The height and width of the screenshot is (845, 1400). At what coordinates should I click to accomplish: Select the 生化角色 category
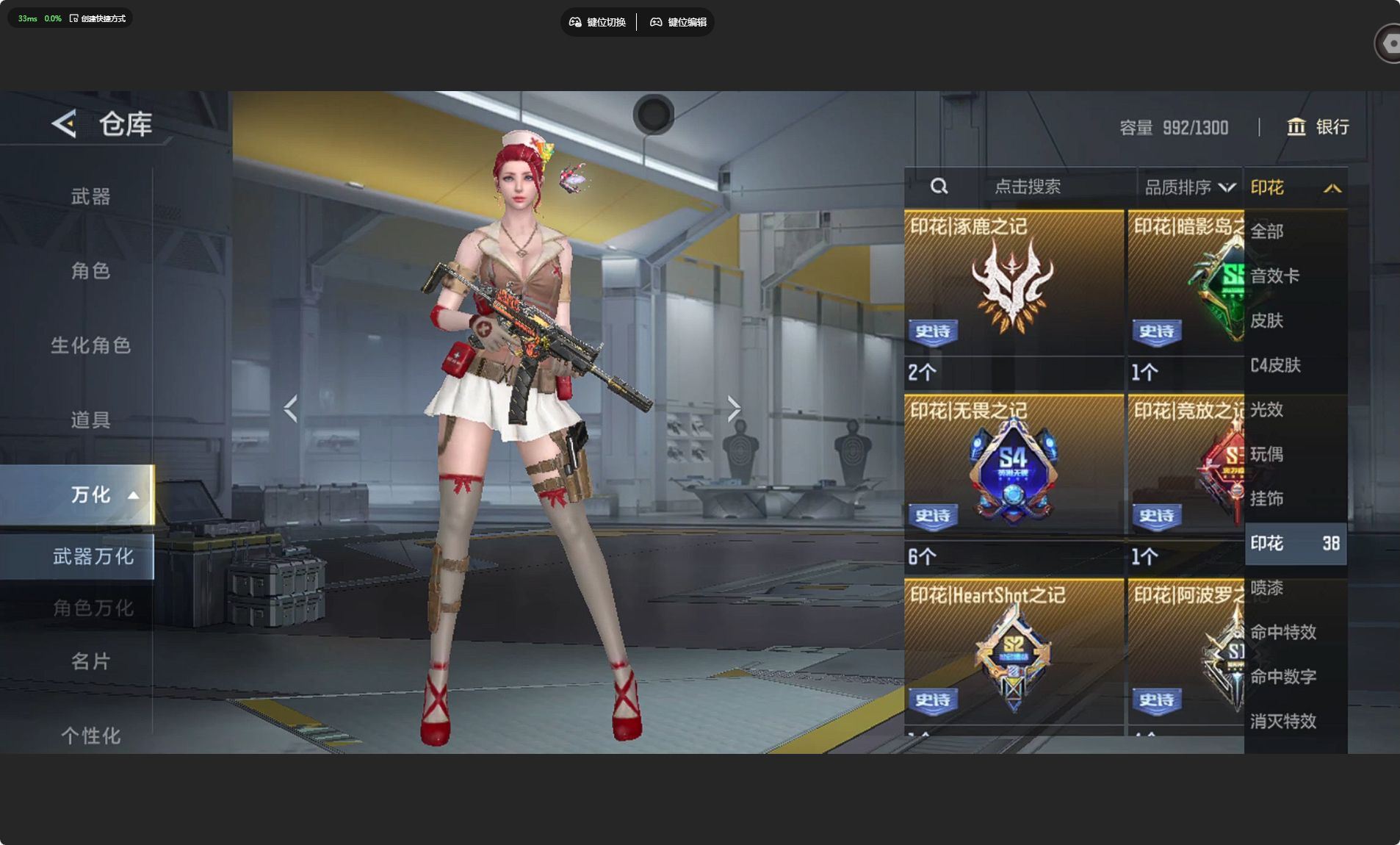tap(90, 345)
